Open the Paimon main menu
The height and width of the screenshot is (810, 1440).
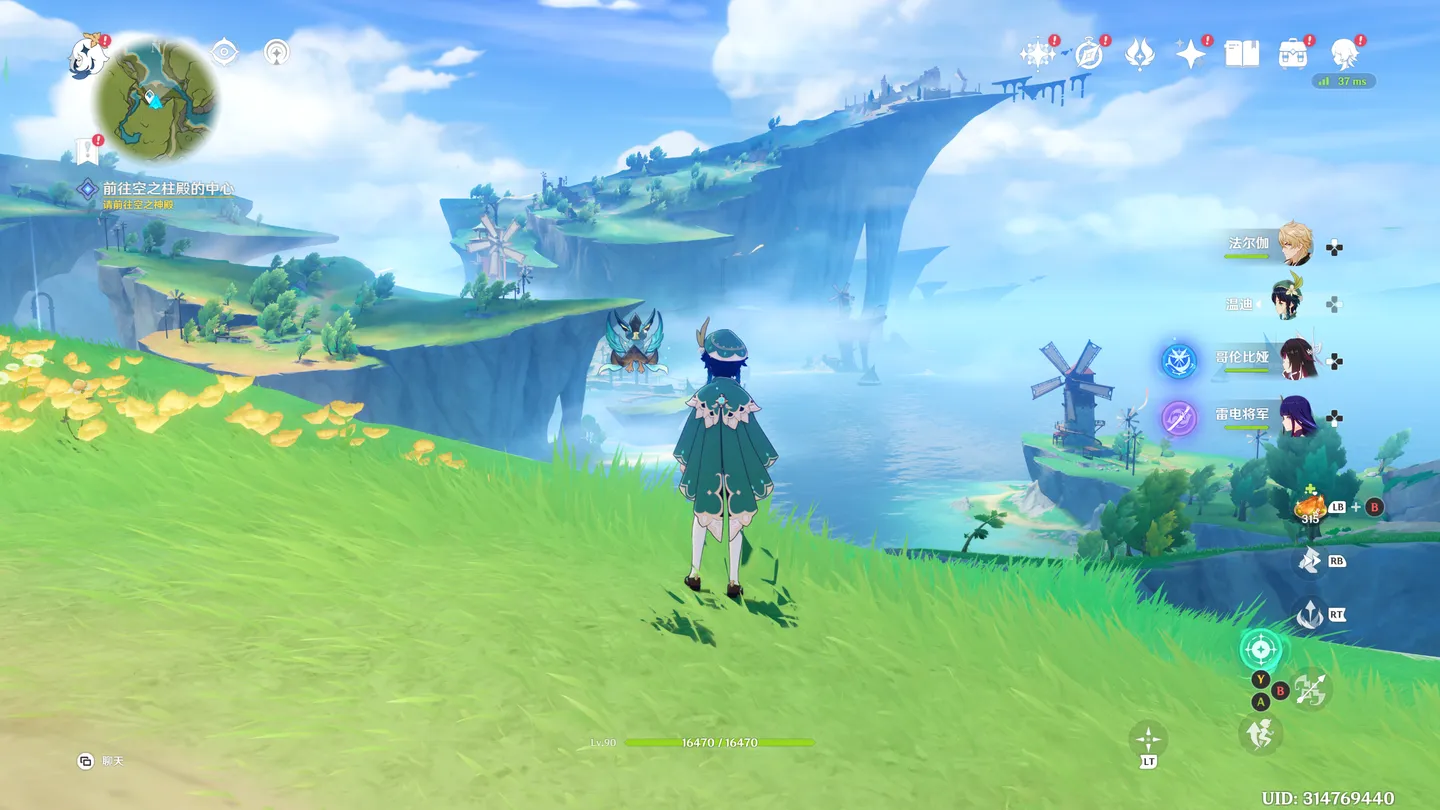[x=88, y=56]
